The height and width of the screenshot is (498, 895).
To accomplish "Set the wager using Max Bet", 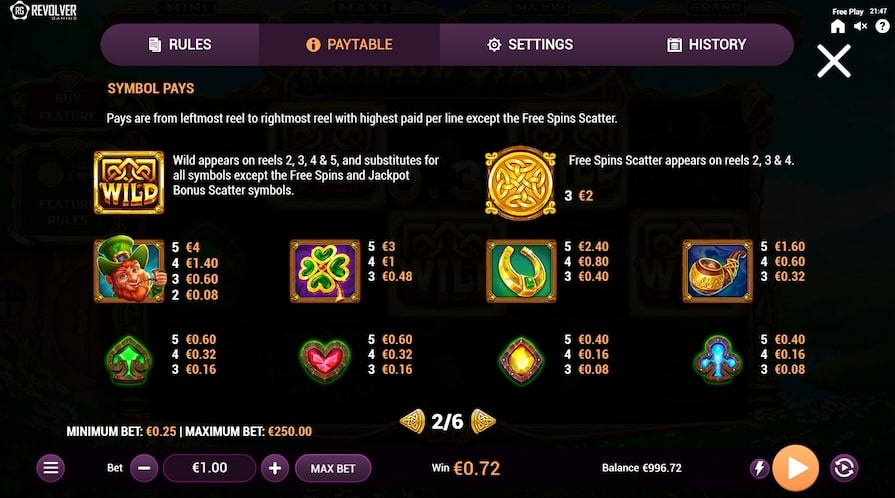I will tap(333, 468).
